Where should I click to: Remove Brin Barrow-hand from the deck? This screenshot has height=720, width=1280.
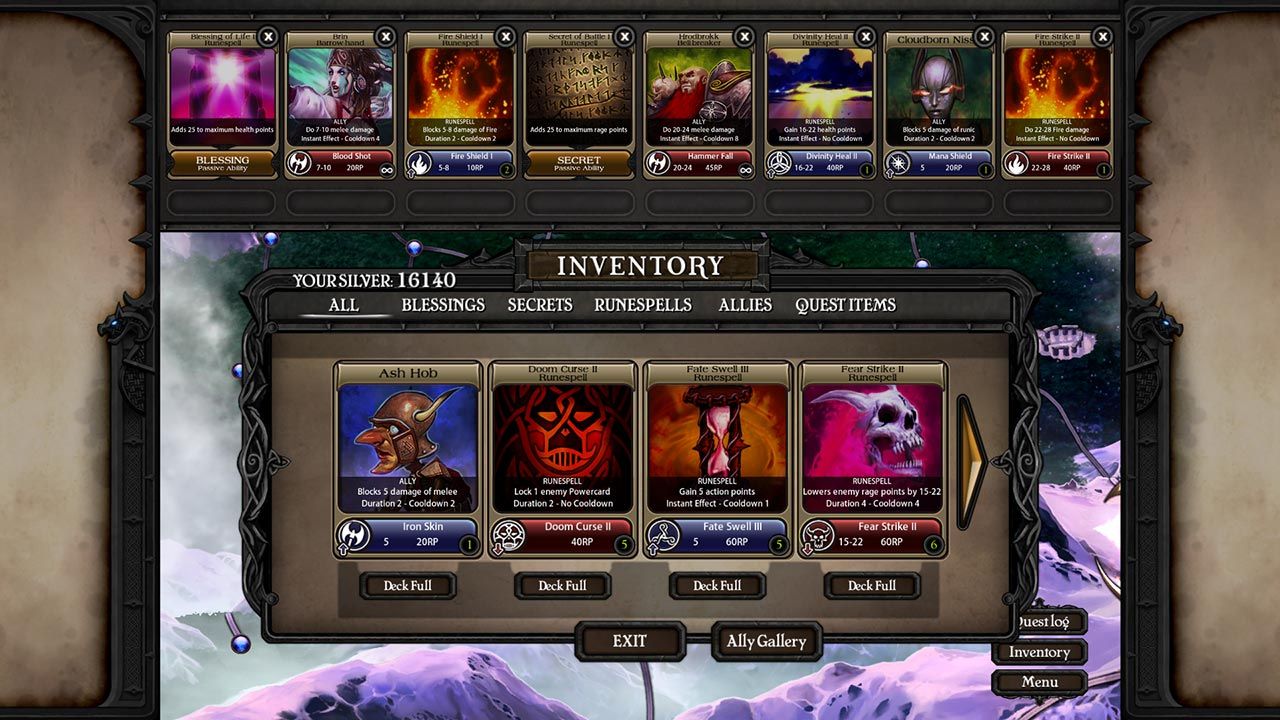[x=386, y=37]
